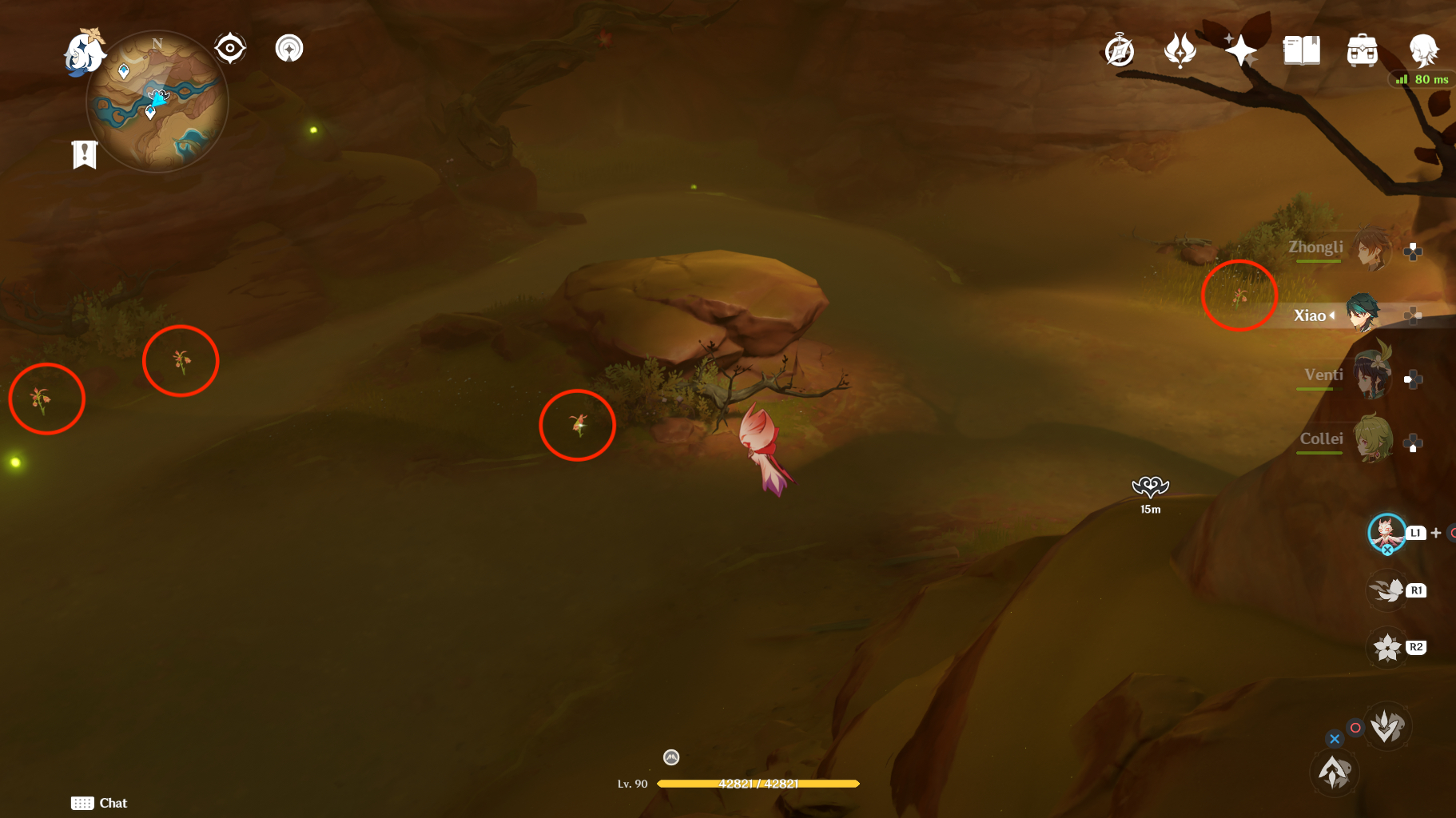
Task: Open the Wish menu via the star icon
Action: point(1239,50)
